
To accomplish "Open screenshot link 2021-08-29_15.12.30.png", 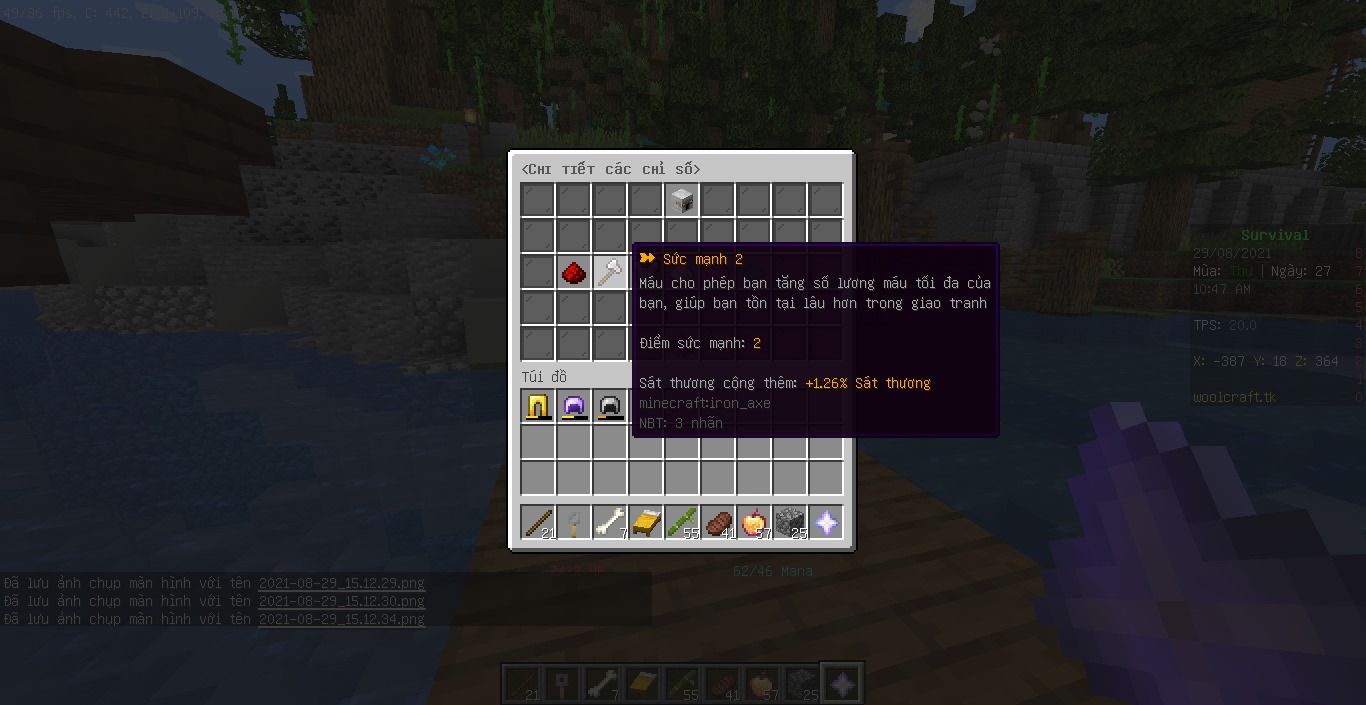I will (x=341, y=601).
